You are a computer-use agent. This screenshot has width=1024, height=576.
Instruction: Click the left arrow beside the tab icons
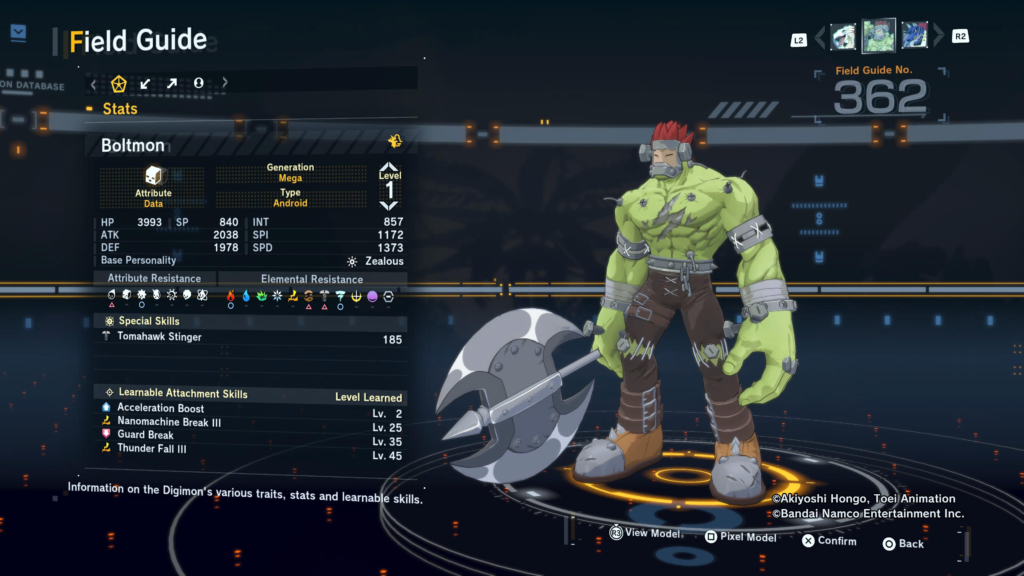[x=94, y=84]
